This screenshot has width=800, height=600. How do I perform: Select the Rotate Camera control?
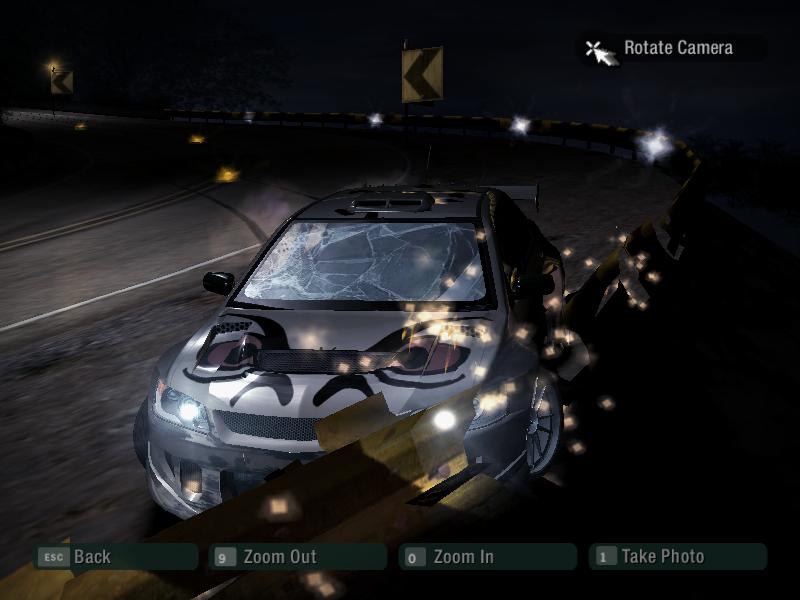tap(677, 48)
